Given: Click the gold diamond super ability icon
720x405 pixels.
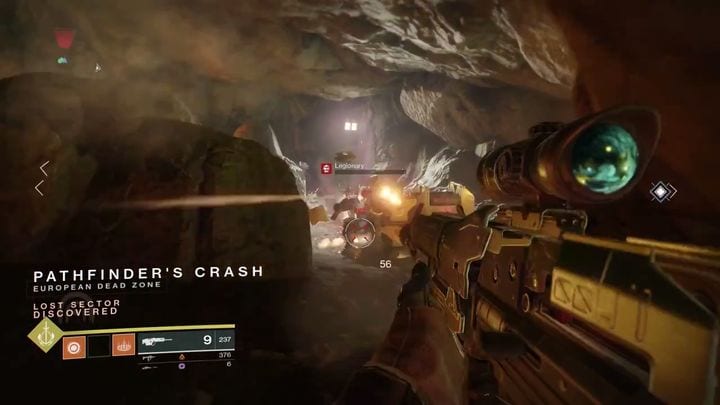Looking at the screenshot, I should [45, 334].
